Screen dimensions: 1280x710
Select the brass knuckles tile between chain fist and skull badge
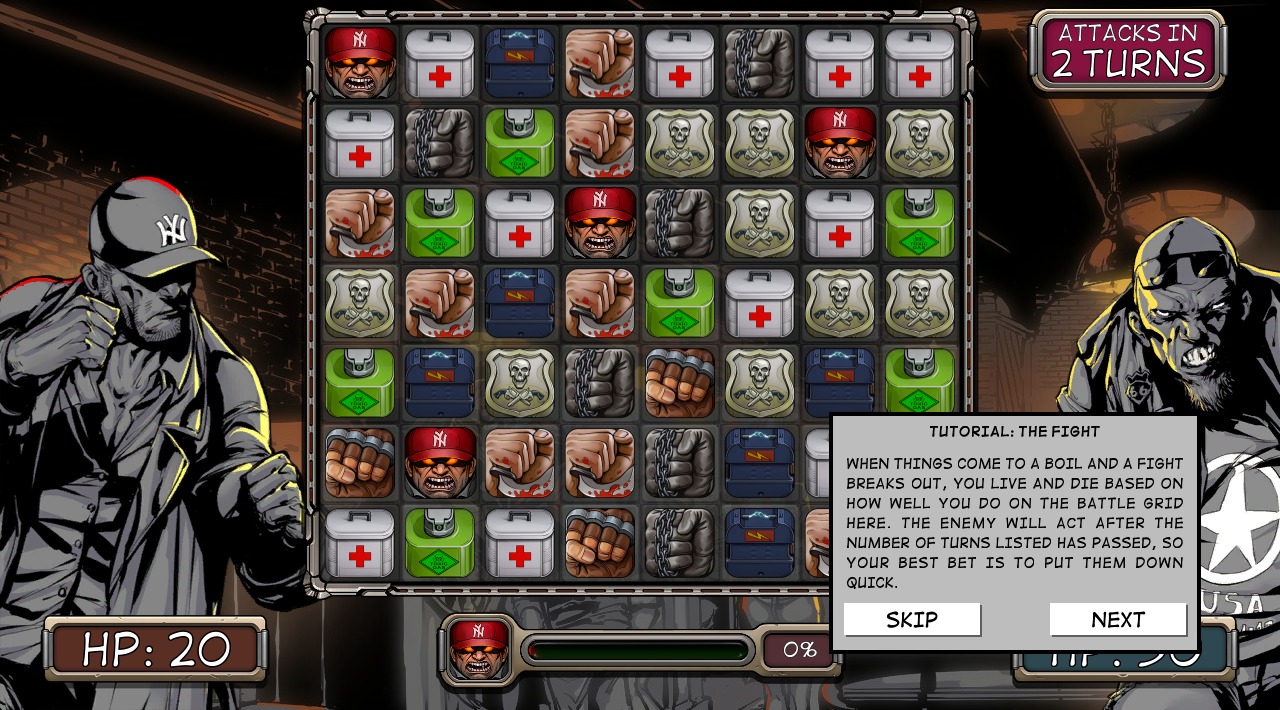click(x=680, y=383)
